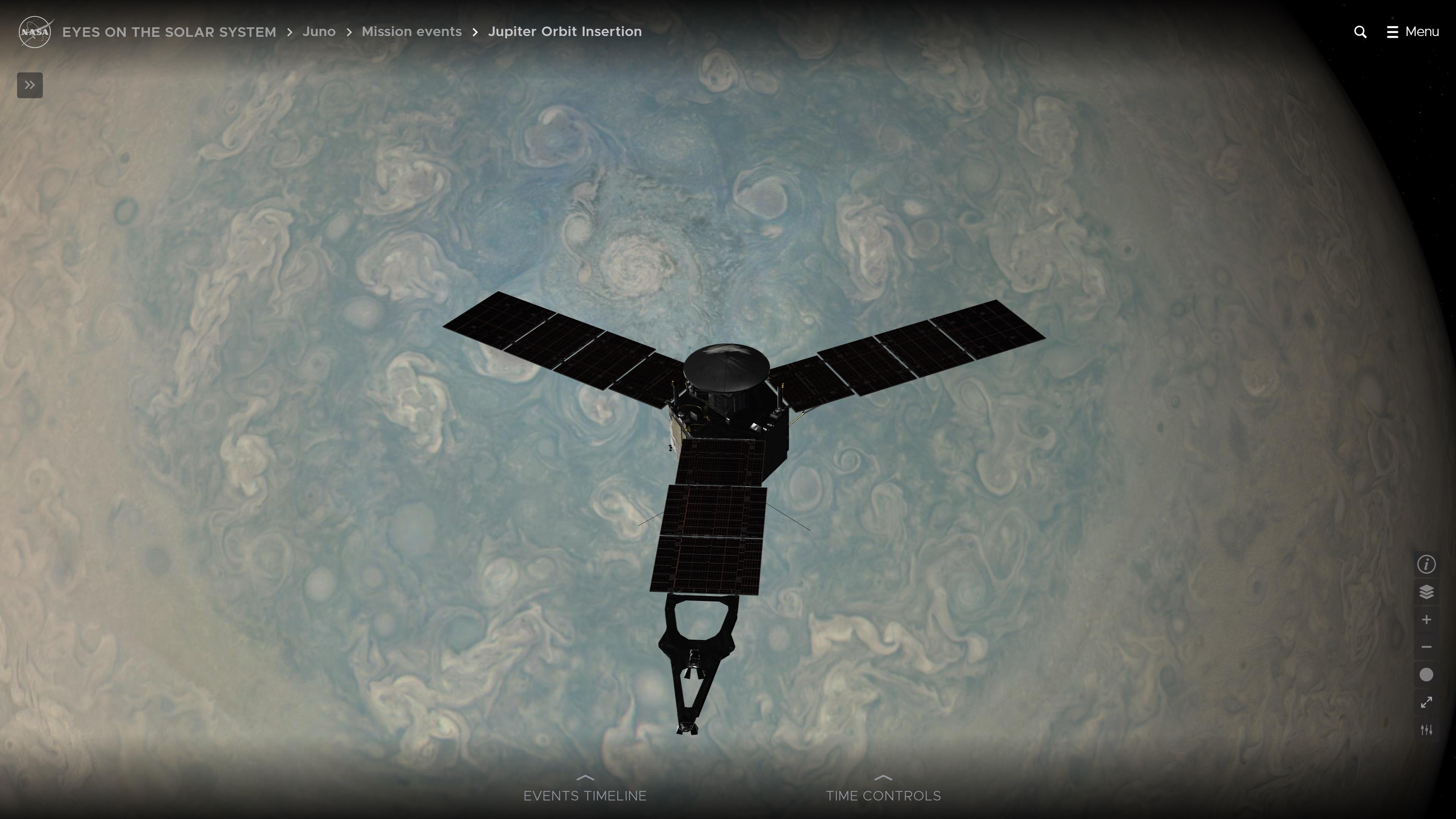The width and height of the screenshot is (1456, 819).
Task: Open display settings via the sliders icon
Action: (x=1426, y=730)
